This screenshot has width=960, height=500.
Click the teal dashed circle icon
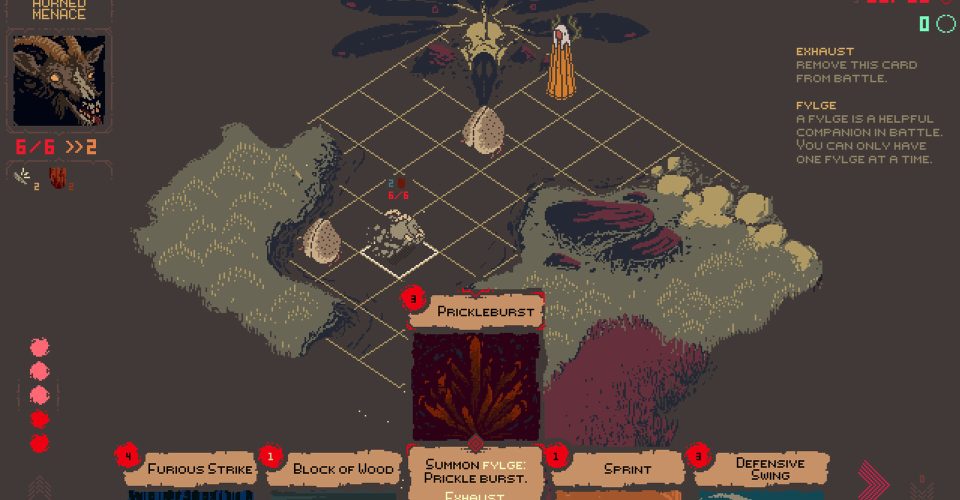point(946,23)
